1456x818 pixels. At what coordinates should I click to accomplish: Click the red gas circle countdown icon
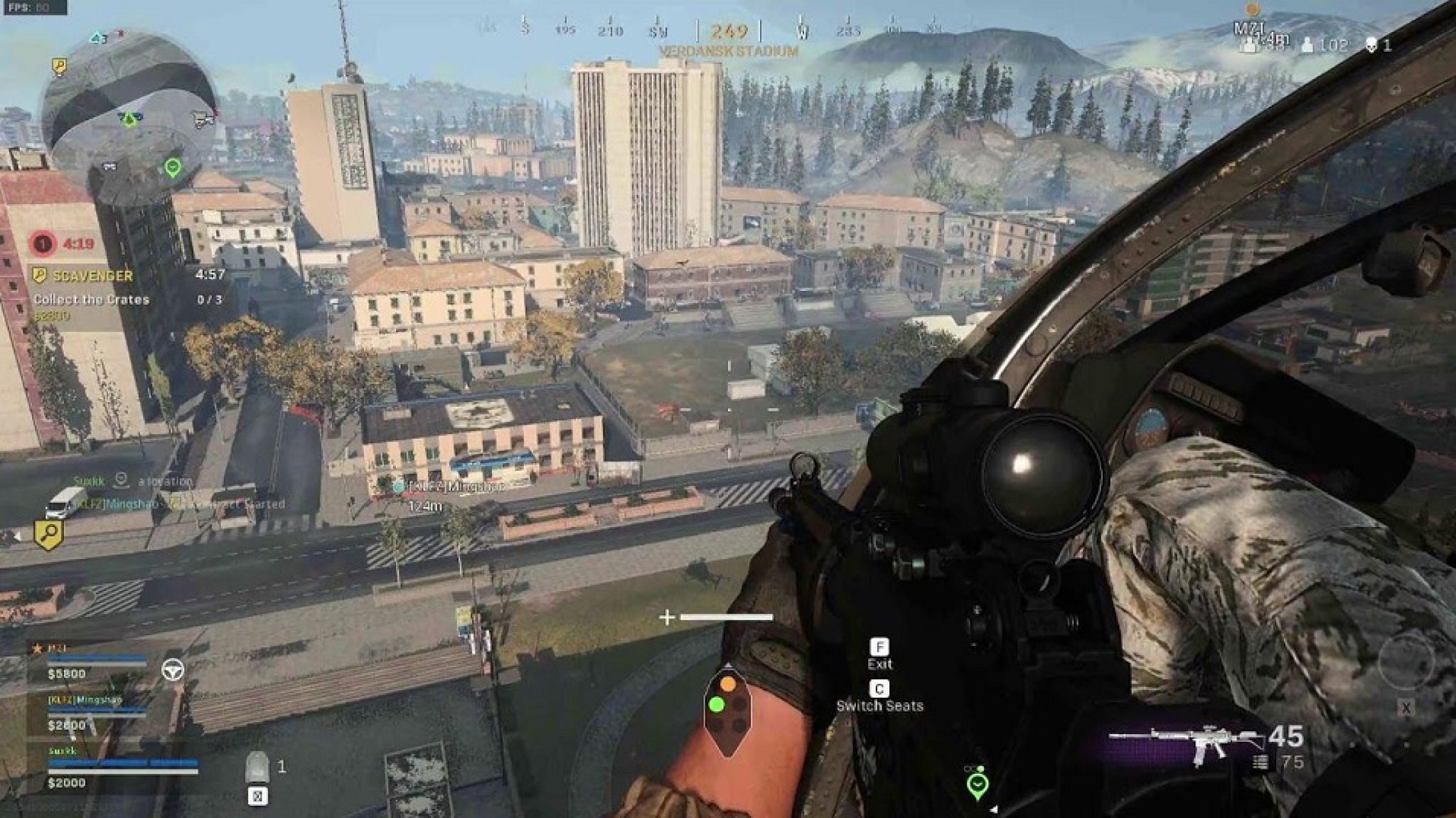[43, 244]
